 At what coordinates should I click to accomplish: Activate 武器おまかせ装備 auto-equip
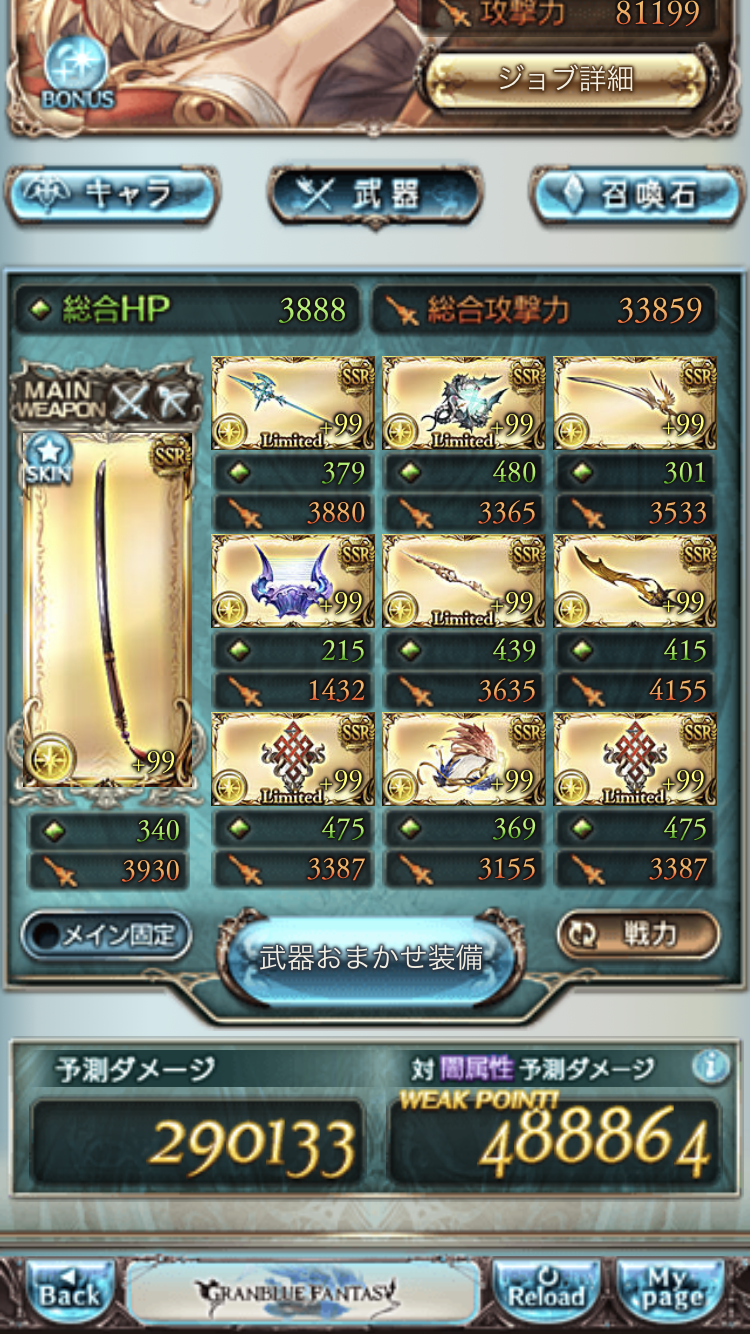point(371,957)
